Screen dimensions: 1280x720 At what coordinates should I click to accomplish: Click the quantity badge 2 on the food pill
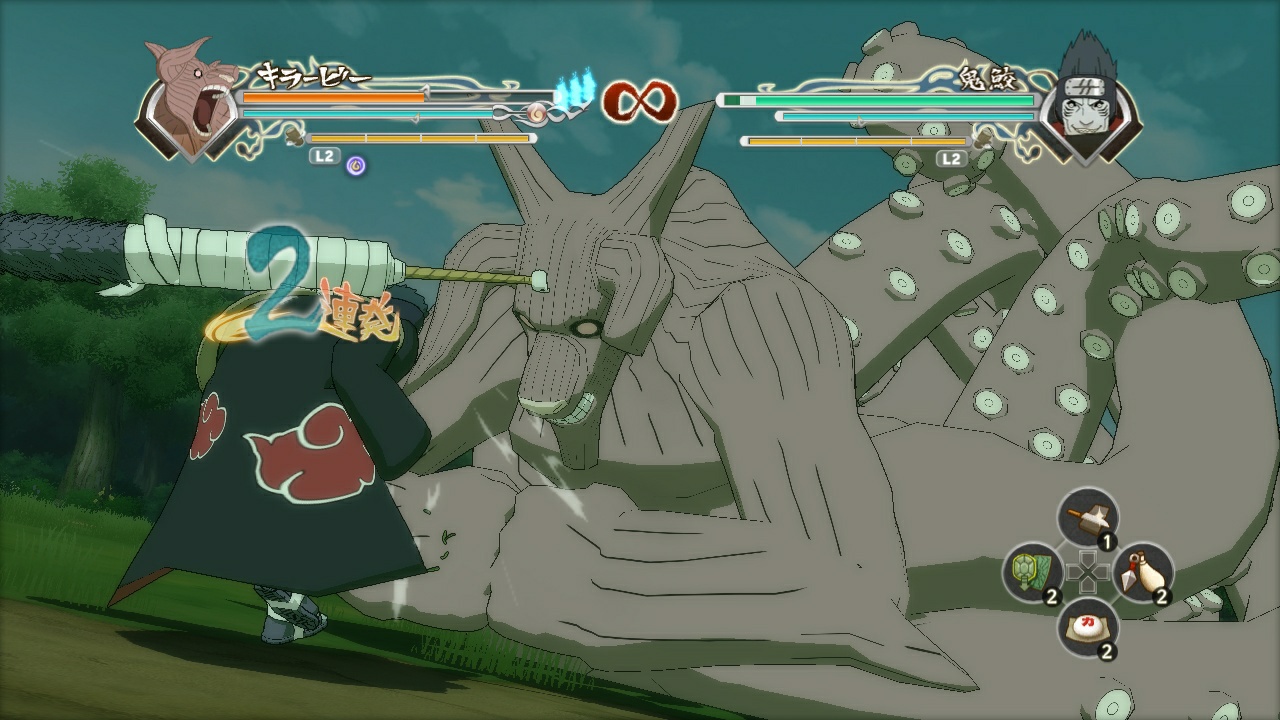(1107, 650)
